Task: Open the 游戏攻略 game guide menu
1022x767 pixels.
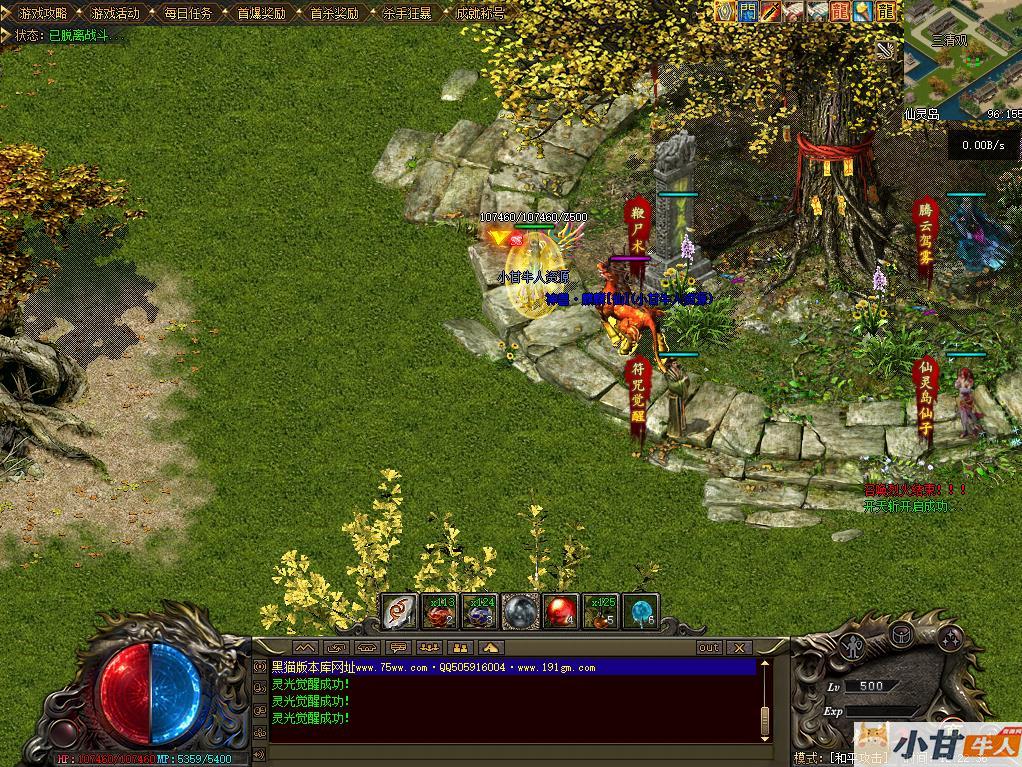Action: tap(41, 14)
